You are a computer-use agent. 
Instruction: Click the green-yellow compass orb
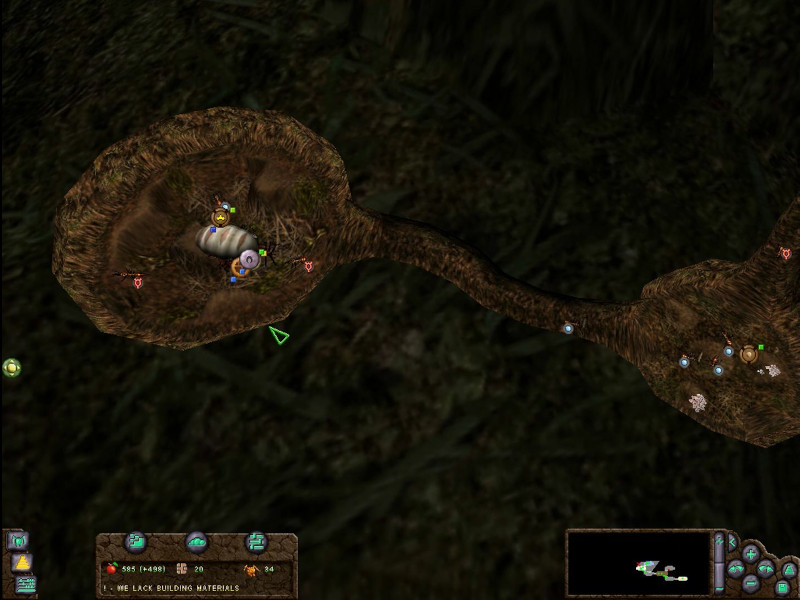[x=11, y=367]
